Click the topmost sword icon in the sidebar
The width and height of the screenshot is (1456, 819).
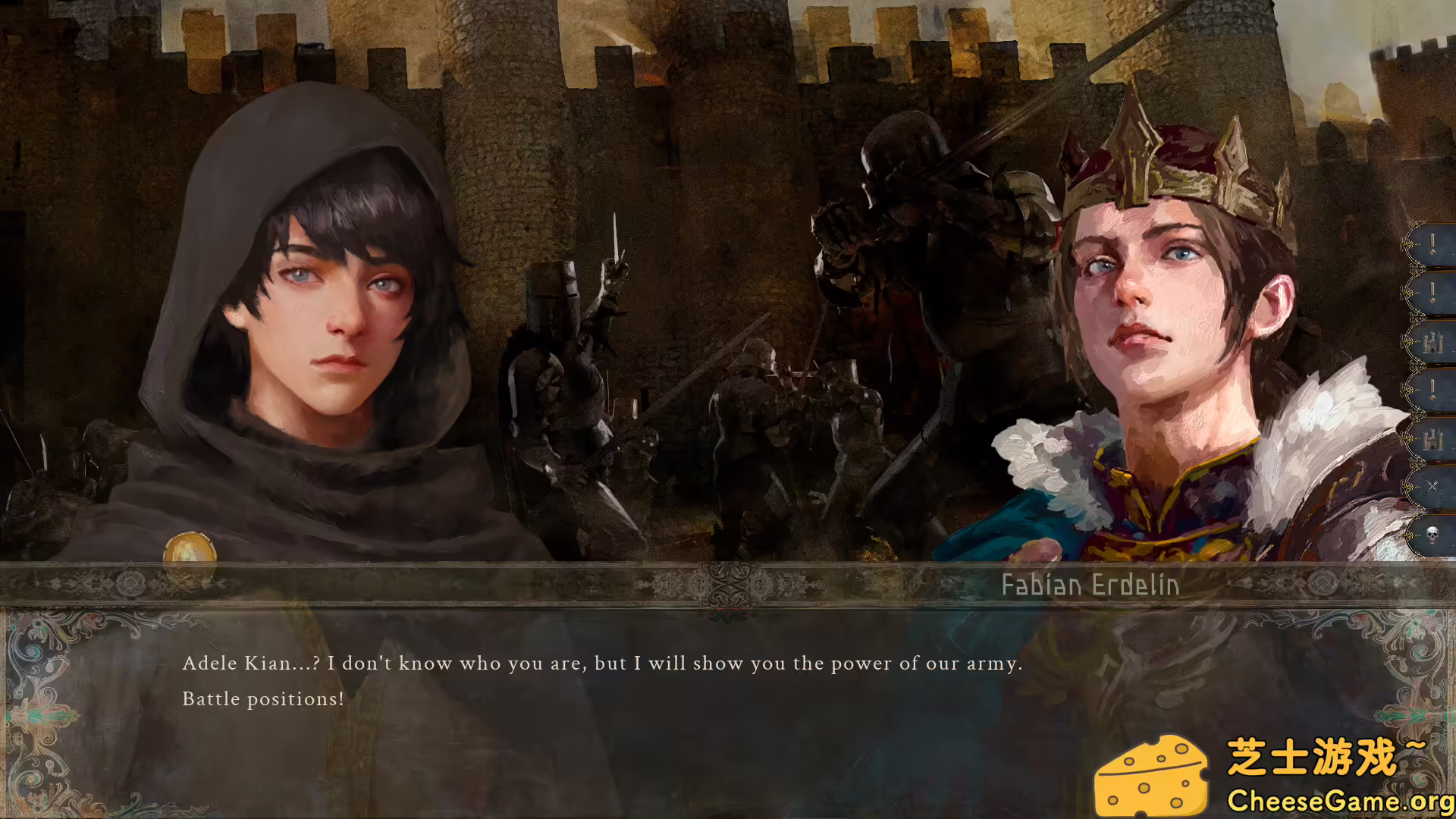click(x=1433, y=244)
